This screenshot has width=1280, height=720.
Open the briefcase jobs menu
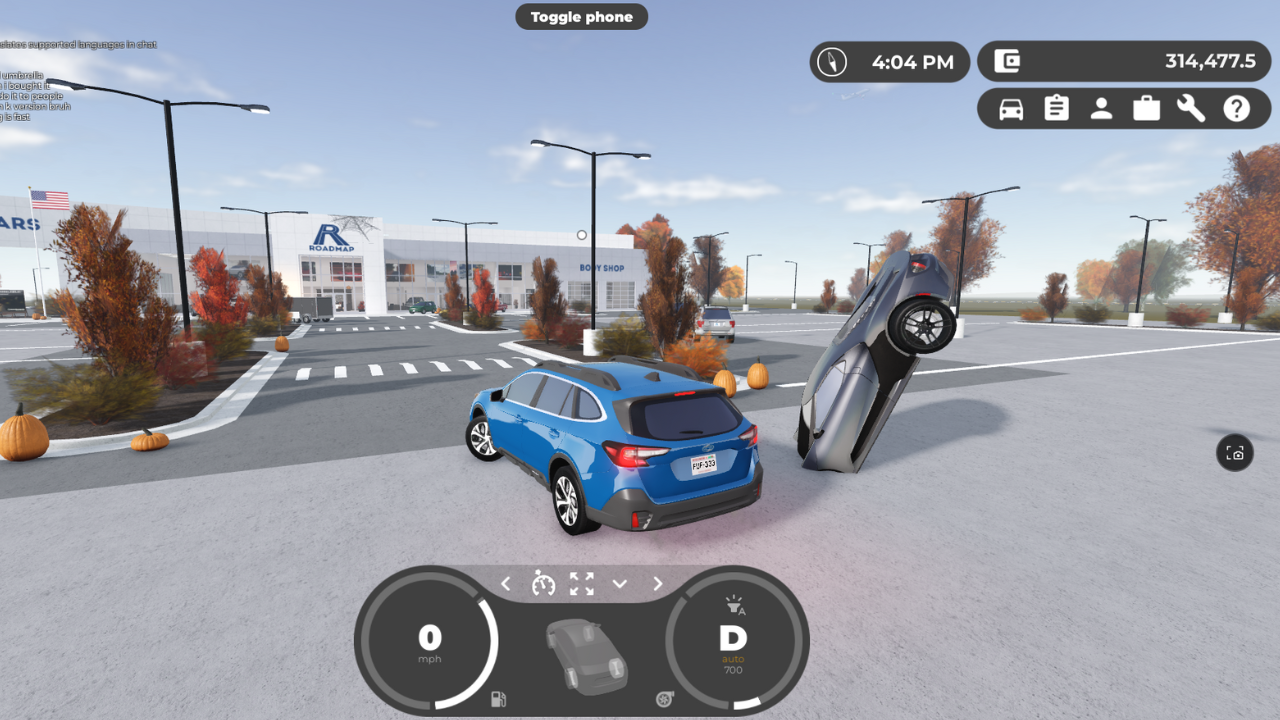click(1146, 109)
